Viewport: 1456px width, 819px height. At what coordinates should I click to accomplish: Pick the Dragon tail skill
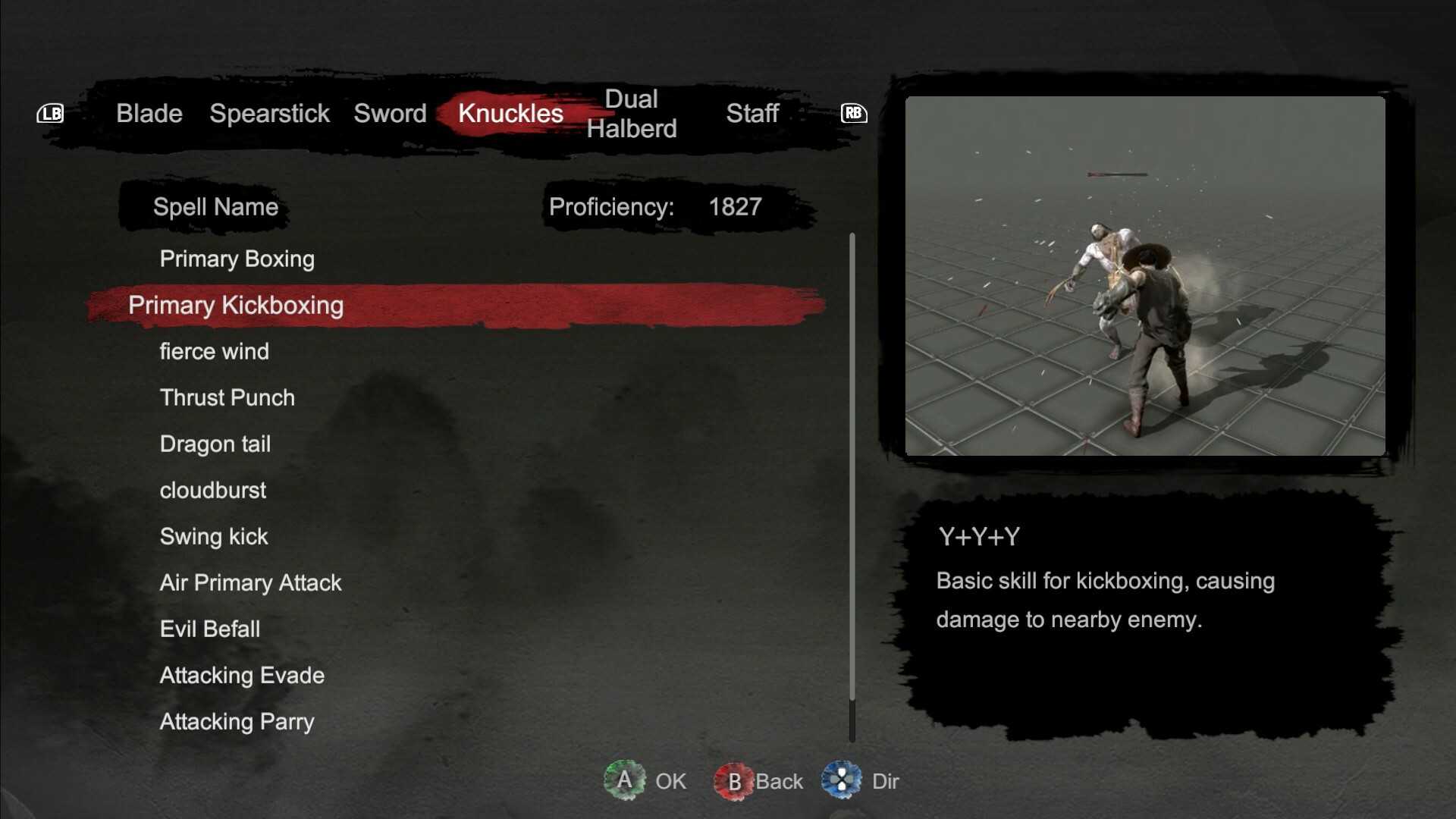(x=215, y=444)
